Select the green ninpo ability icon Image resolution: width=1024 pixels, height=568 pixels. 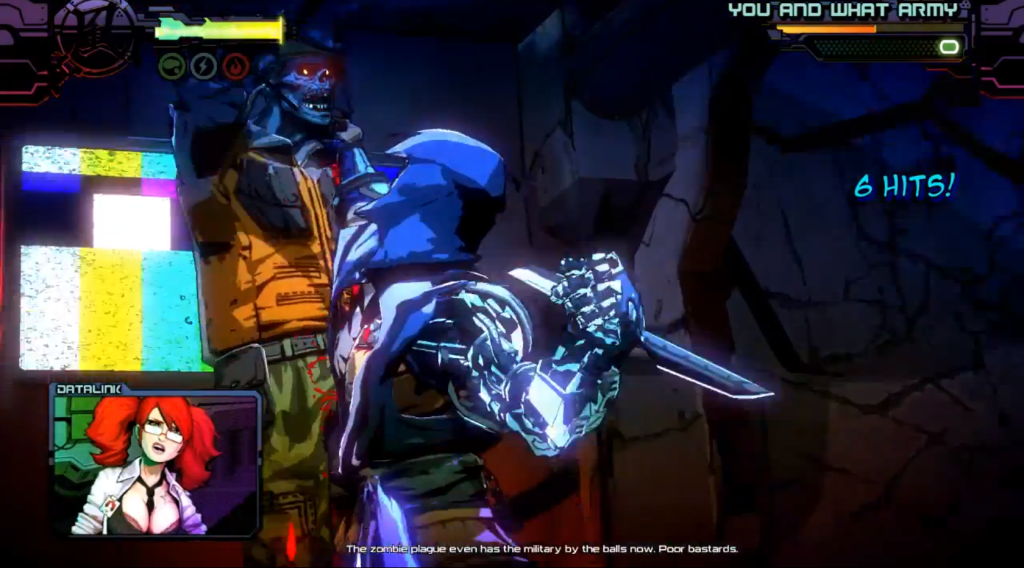[172, 66]
